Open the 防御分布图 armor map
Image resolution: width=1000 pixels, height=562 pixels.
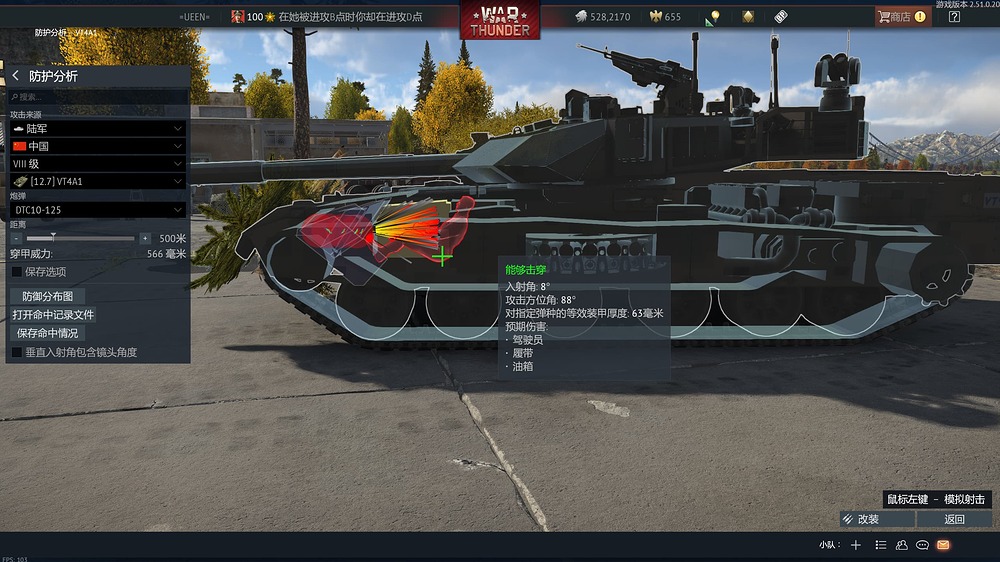(x=48, y=297)
